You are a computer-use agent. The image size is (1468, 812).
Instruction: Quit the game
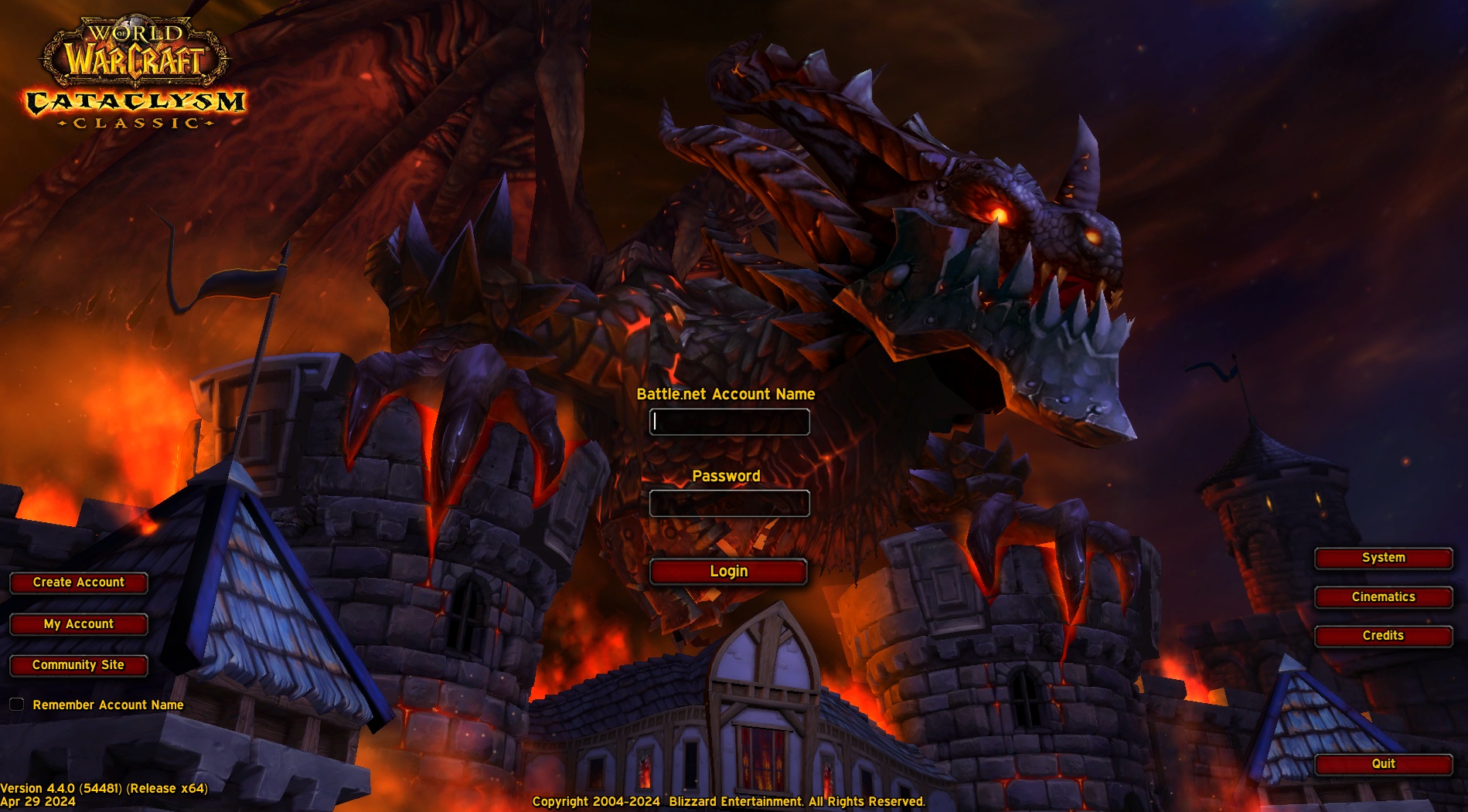[1383, 764]
